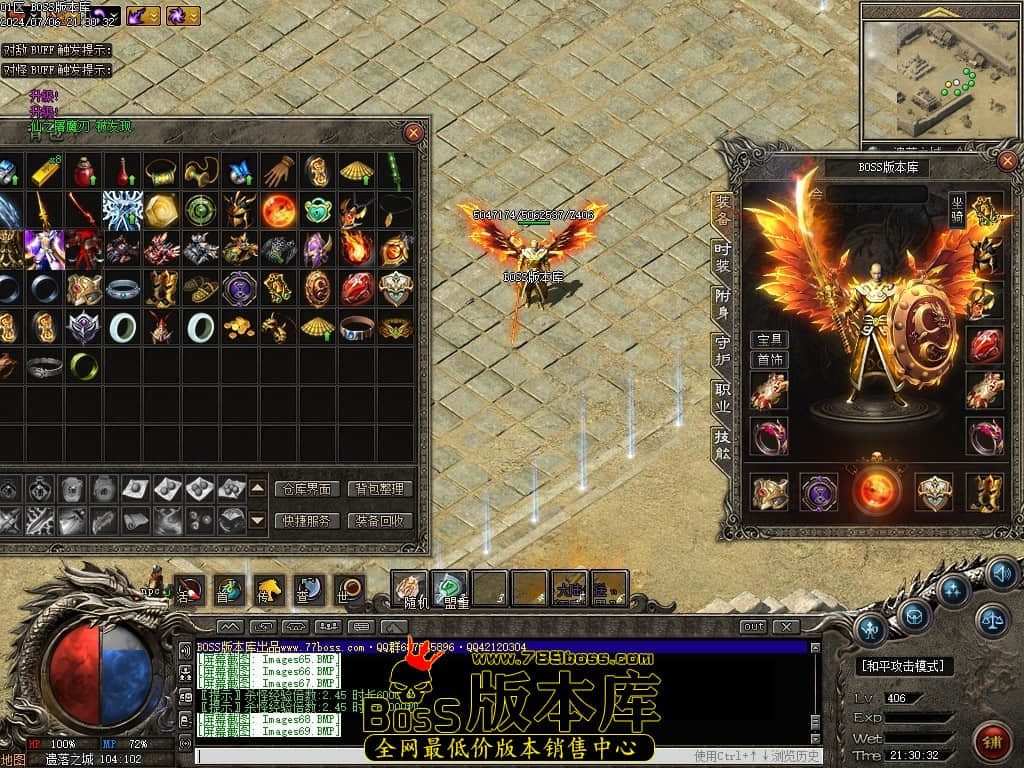
Task: Close the backpack inventory window
Action: tap(414, 132)
